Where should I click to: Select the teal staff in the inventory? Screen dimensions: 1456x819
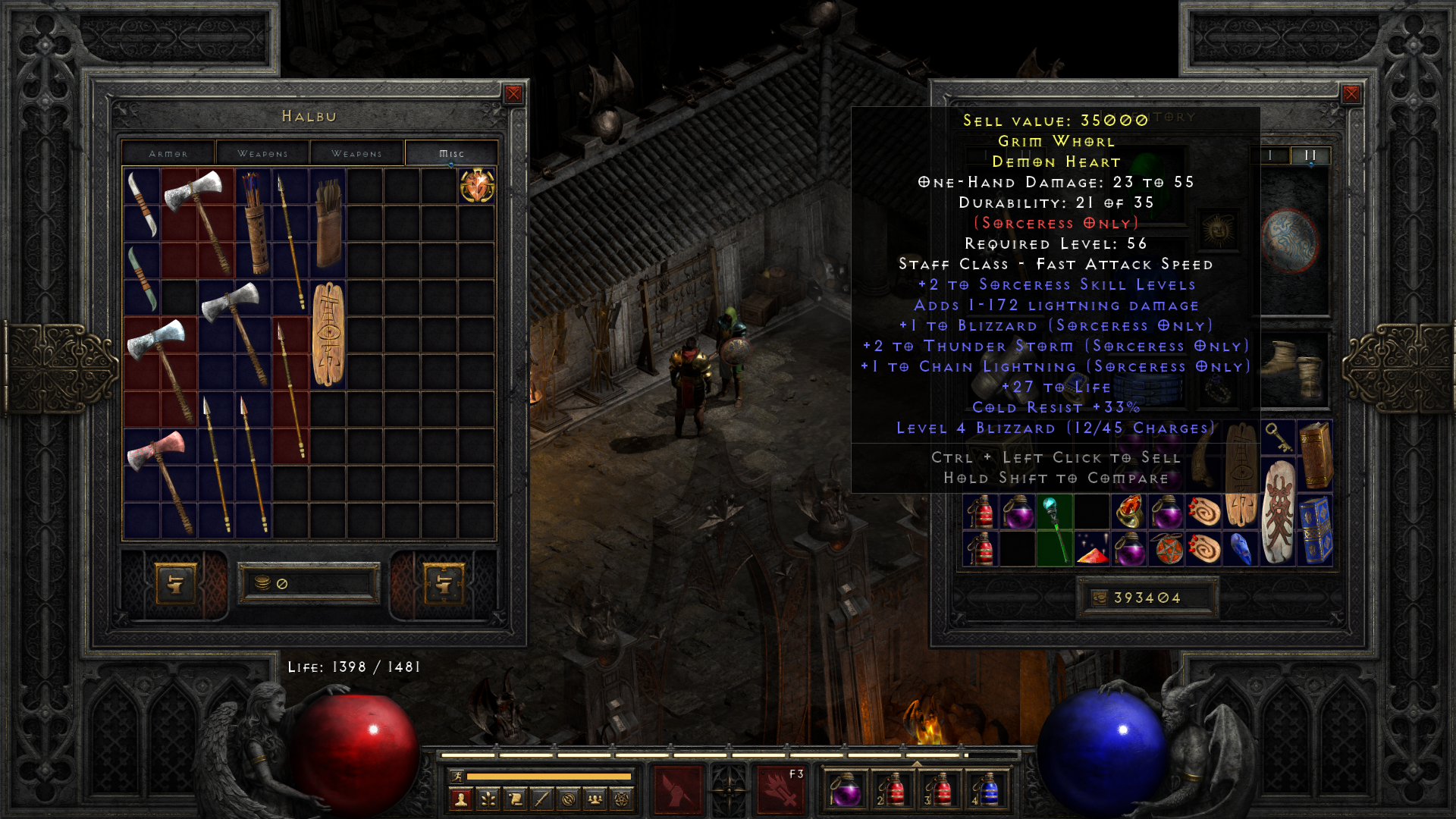pos(1056,531)
